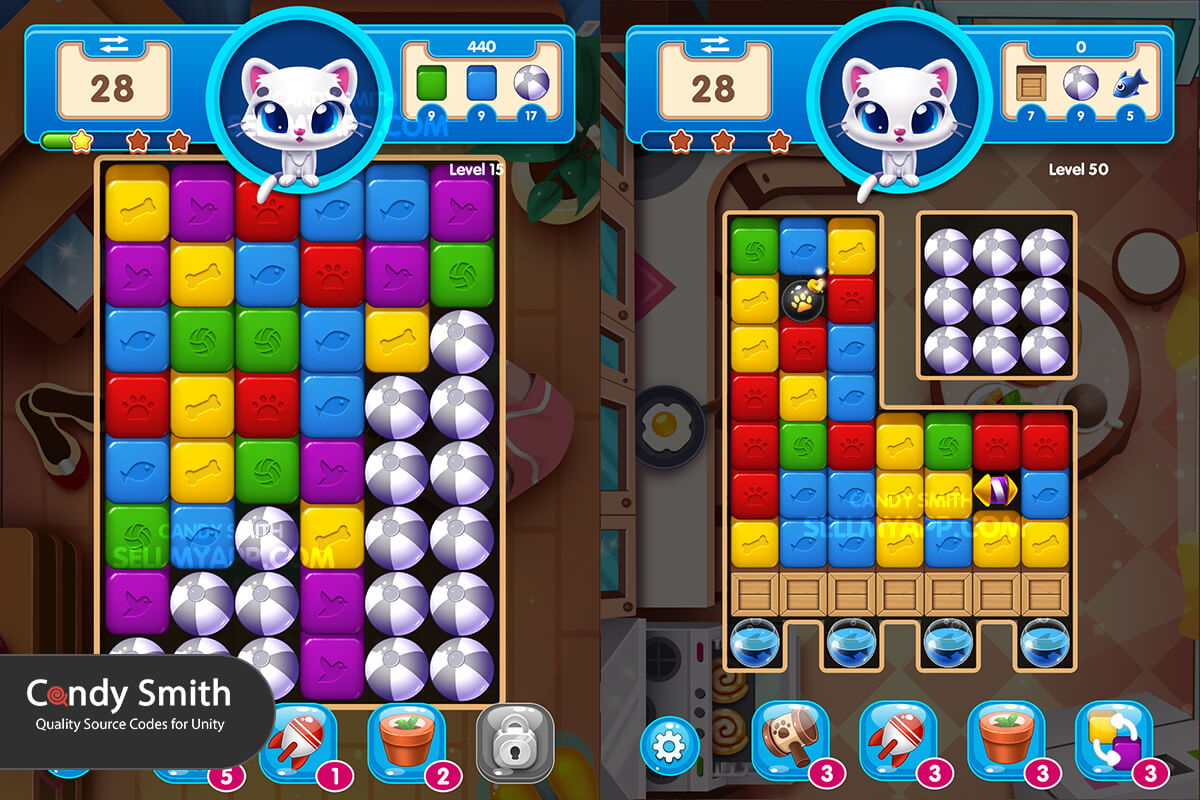The height and width of the screenshot is (800, 1200).
Task: Use the rocket booster with 3 charges
Action: (x=897, y=741)
